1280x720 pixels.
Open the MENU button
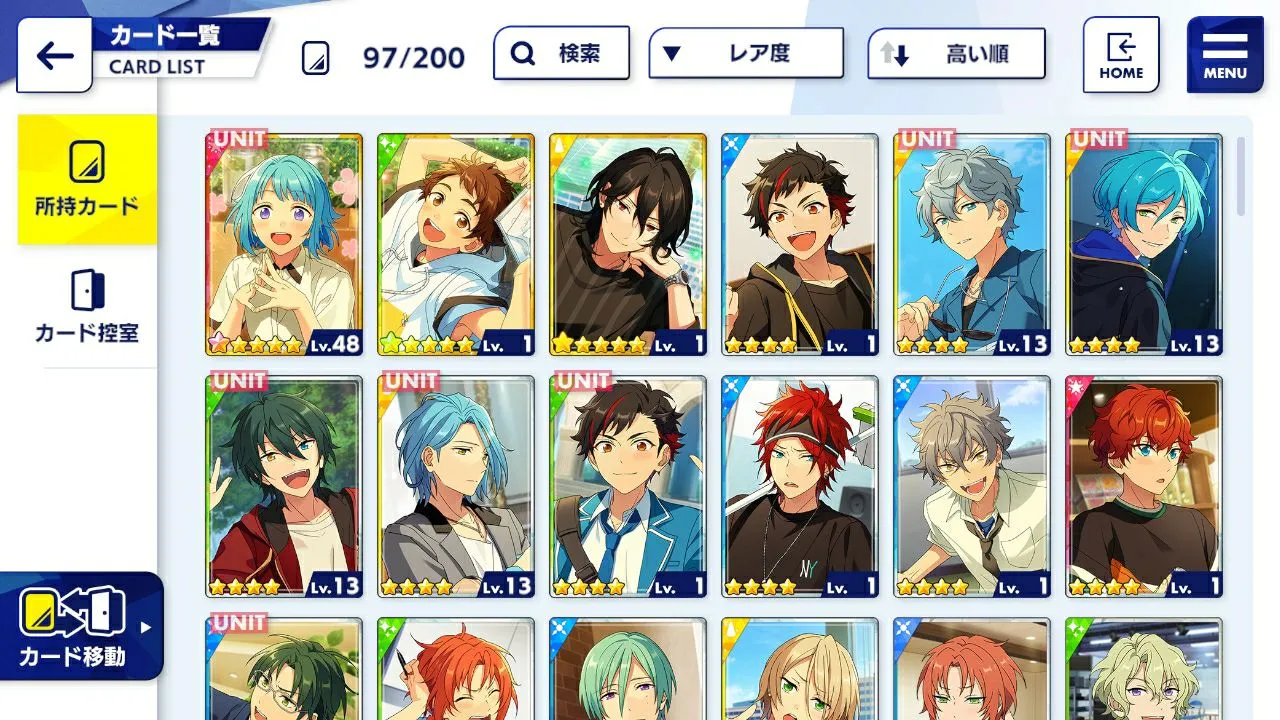pyautogui.click(x=1224, y=55)
